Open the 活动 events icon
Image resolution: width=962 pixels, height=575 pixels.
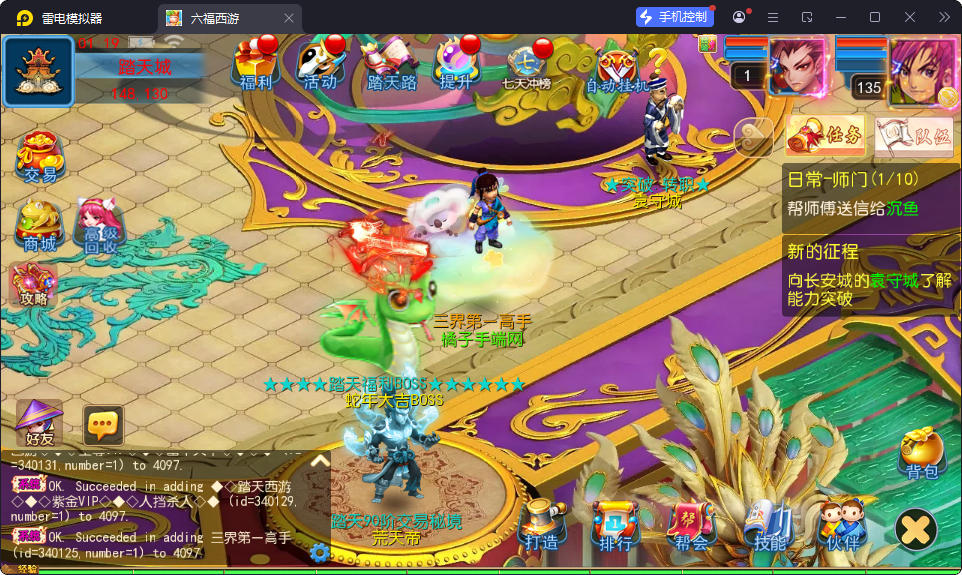point(320,65)
